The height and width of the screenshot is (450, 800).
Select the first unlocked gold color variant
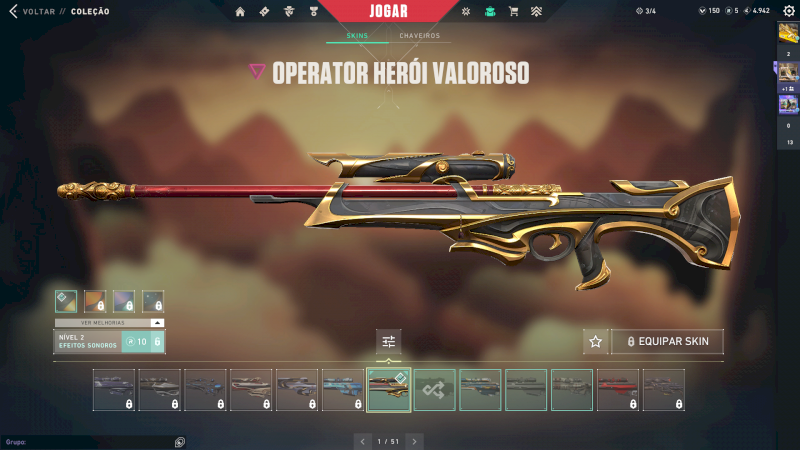tap(66, 301)
